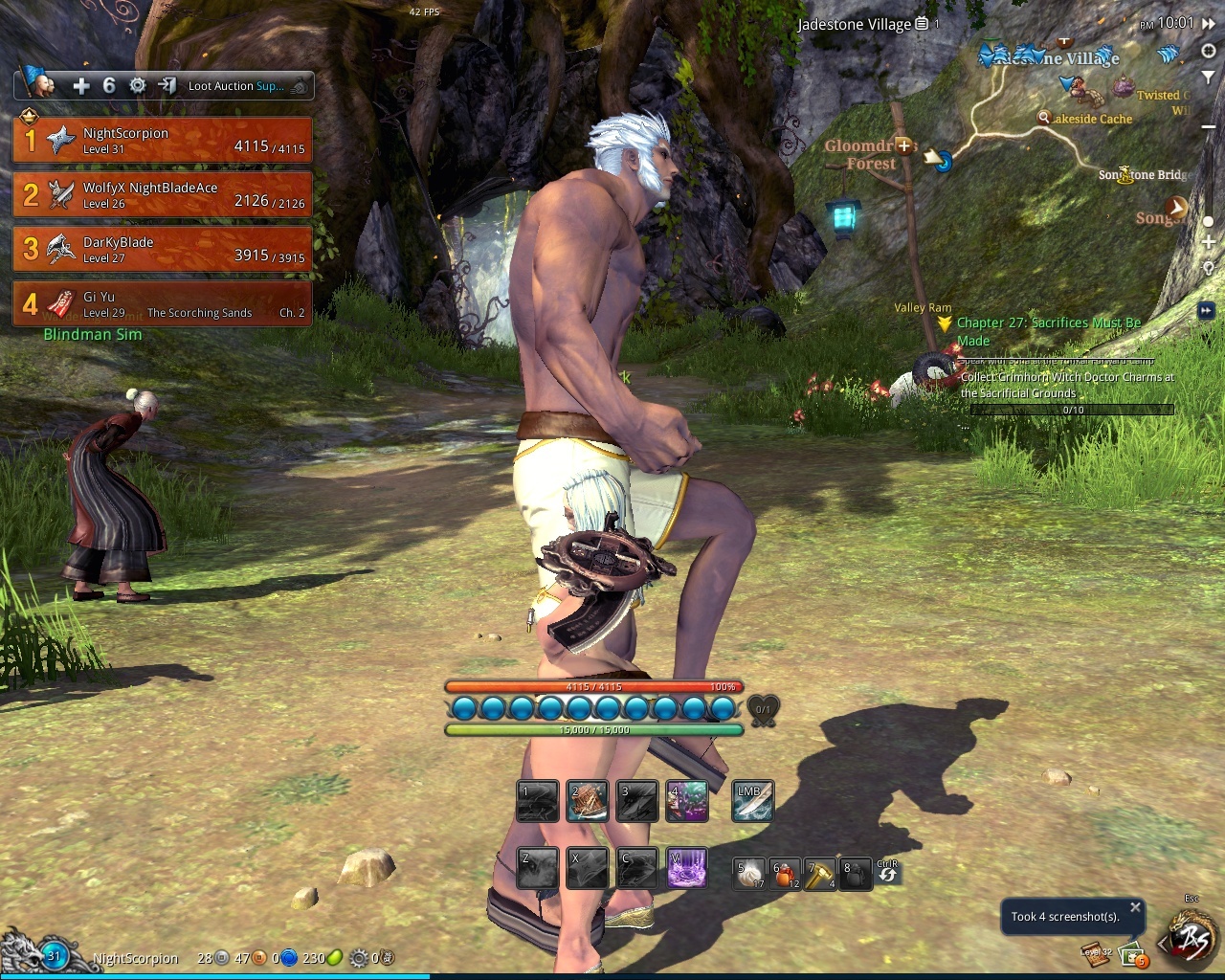Use the red potion in slot 6
The image size is (1225, 980).
point(786,874)
